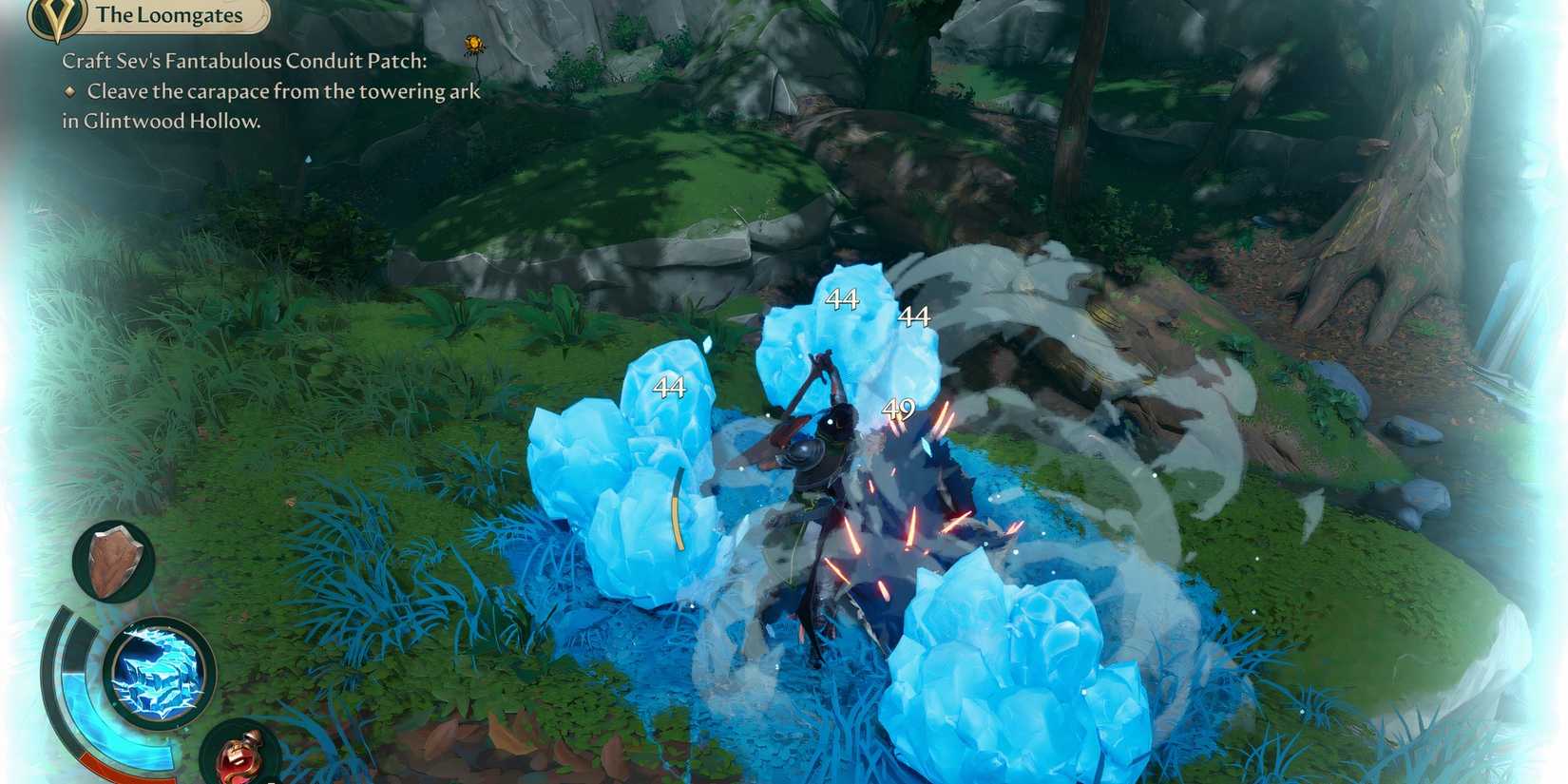This screenshot has height=784, width=1568.
Task: Click the circular shield icon frame
Action: click(114, 563)
